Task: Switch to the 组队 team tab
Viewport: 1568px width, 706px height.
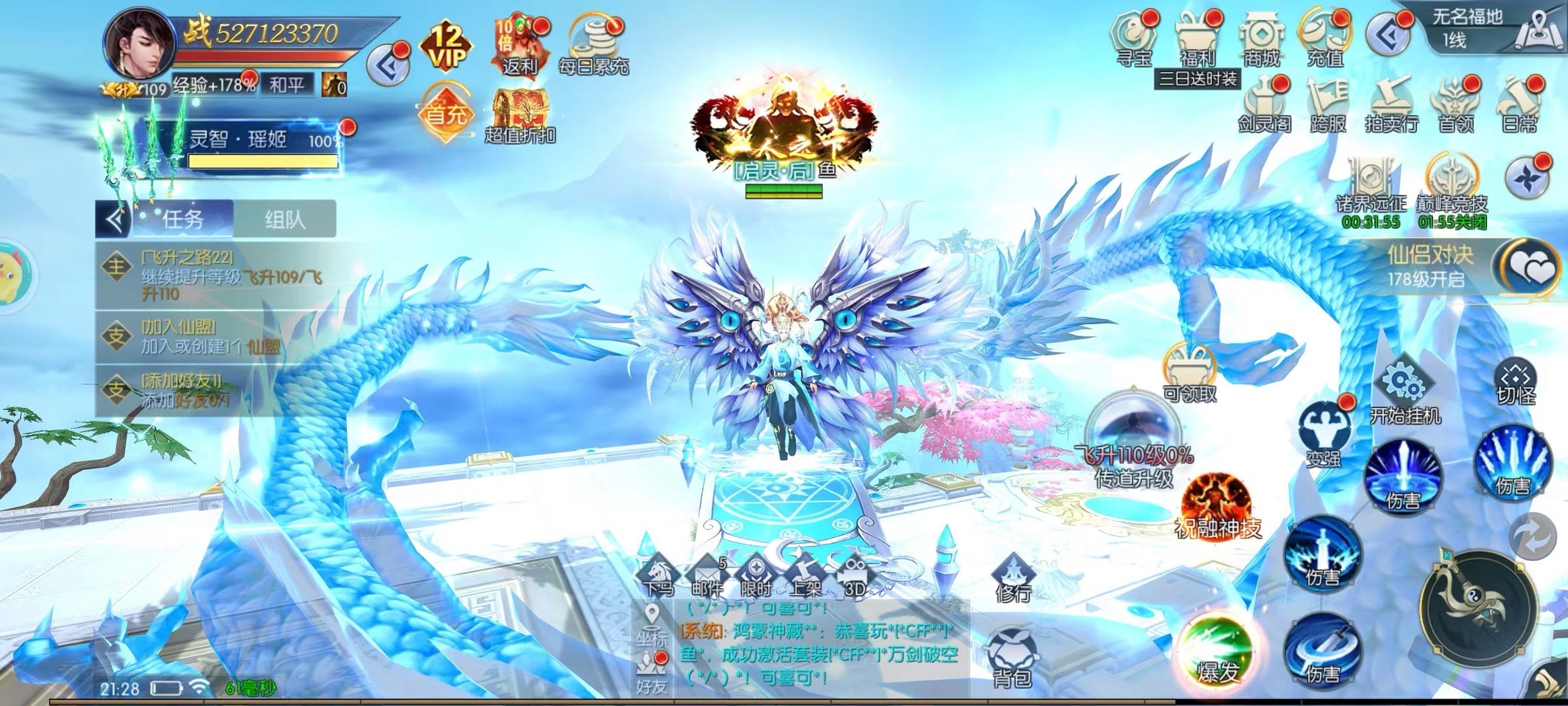Action: [285, 220]
